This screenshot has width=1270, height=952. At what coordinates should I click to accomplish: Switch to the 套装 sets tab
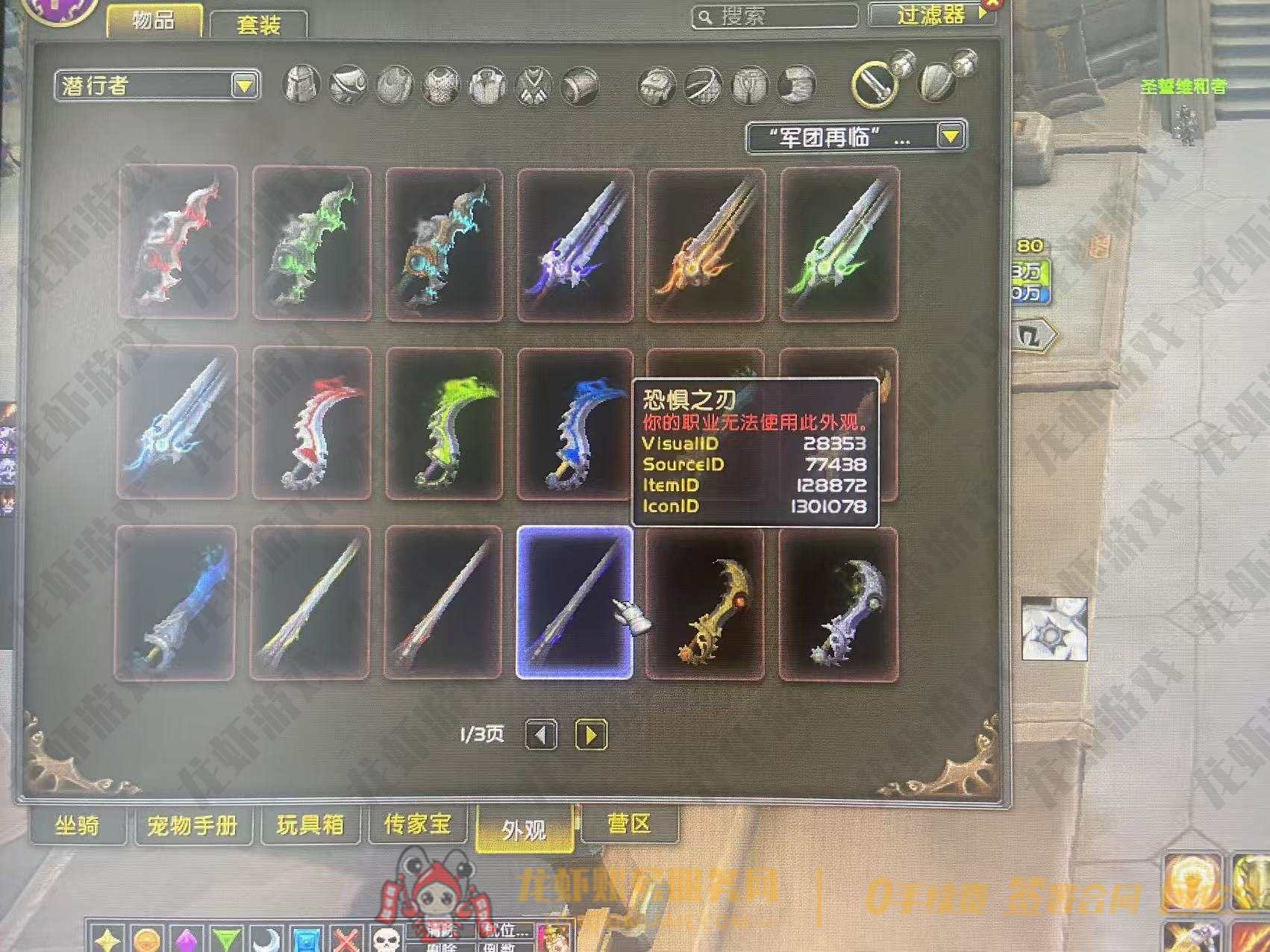point(258,25)
